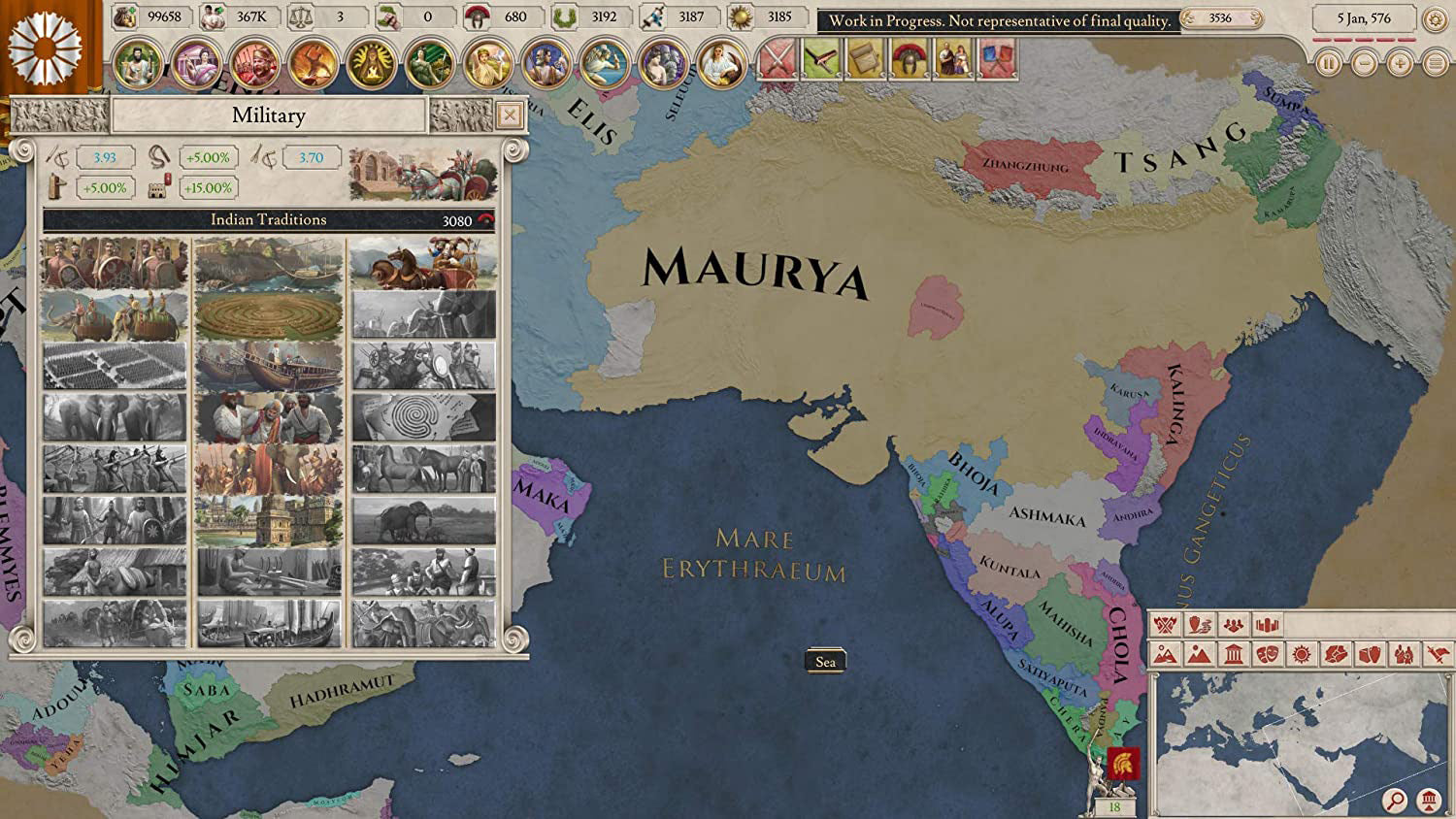Select the war elephants tradition picture
This screenshot has height=819, width=1456.
(x=115, y=311)
